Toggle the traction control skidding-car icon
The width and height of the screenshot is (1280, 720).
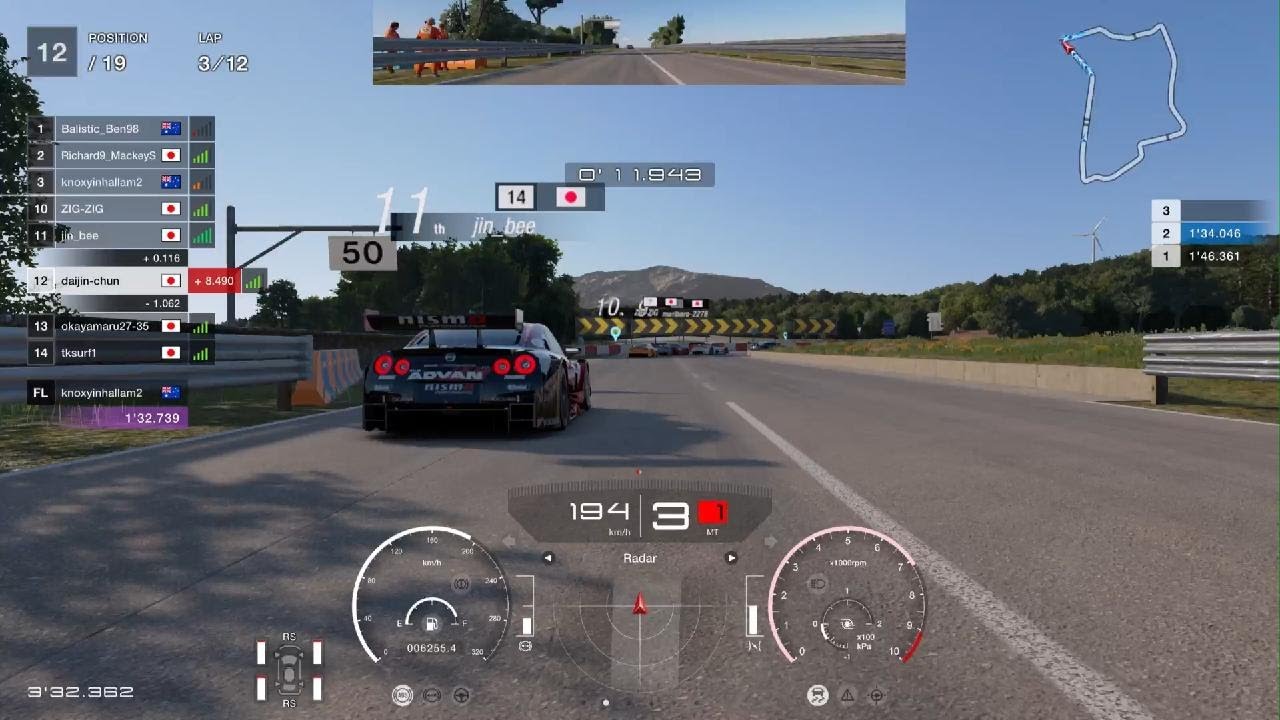point(817,696)
